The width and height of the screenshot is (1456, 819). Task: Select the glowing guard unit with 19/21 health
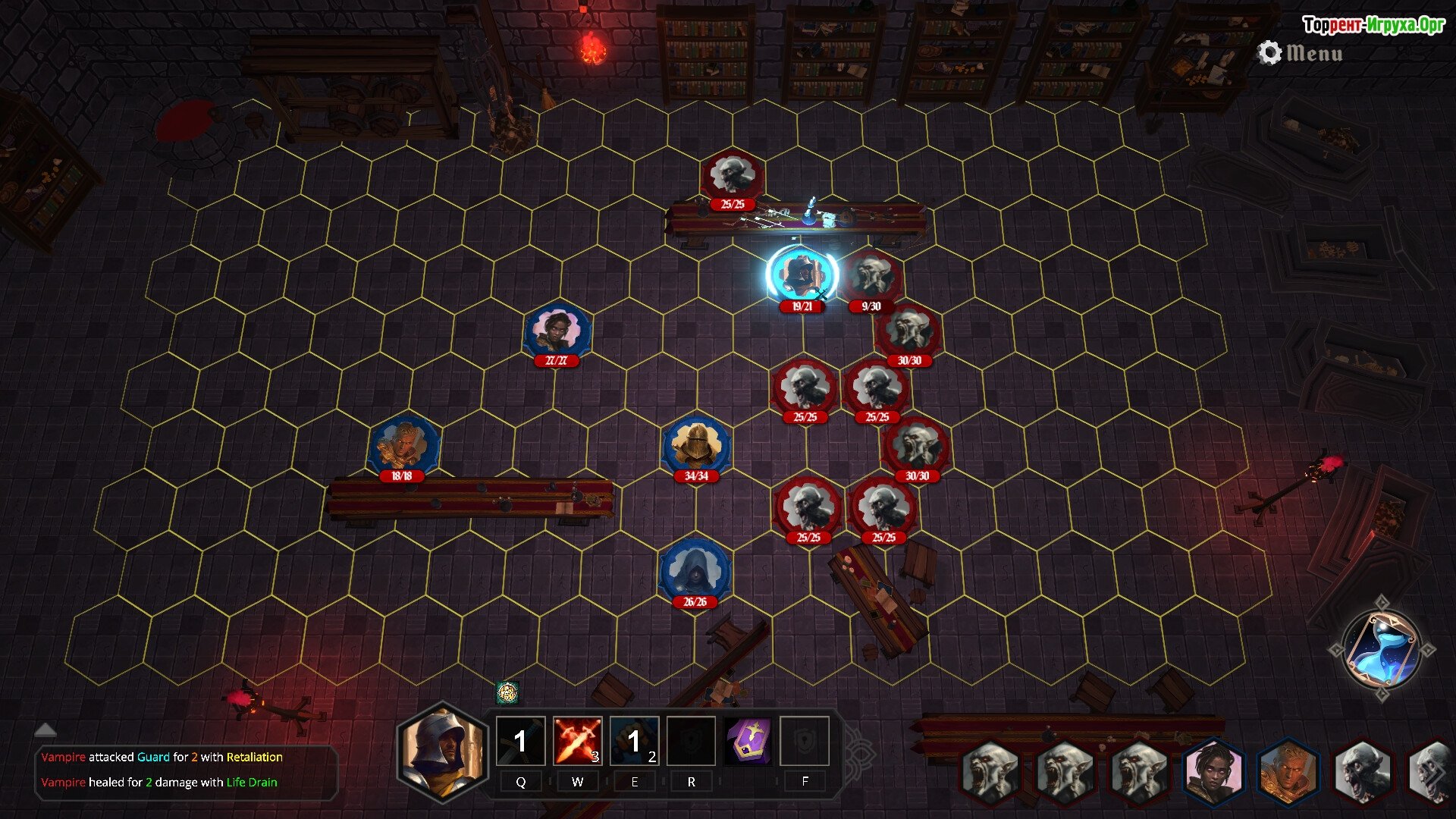802,275
